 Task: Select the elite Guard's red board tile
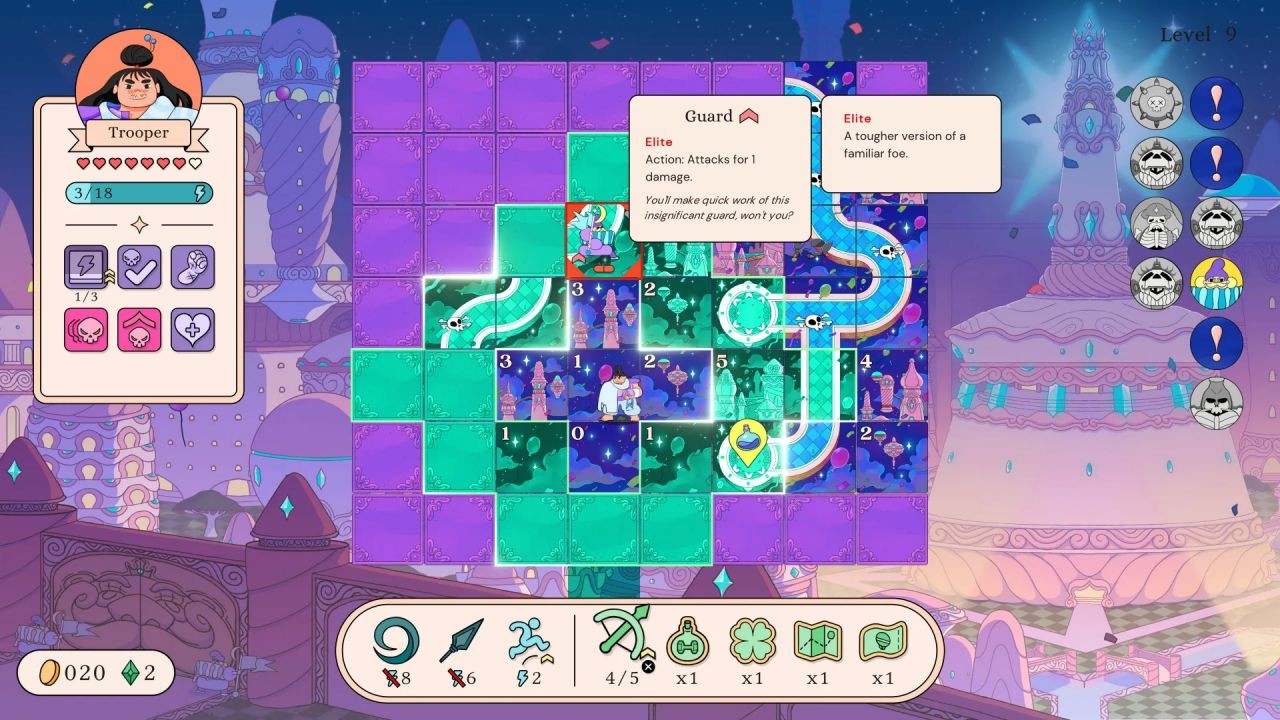click(x=603, y=241)
